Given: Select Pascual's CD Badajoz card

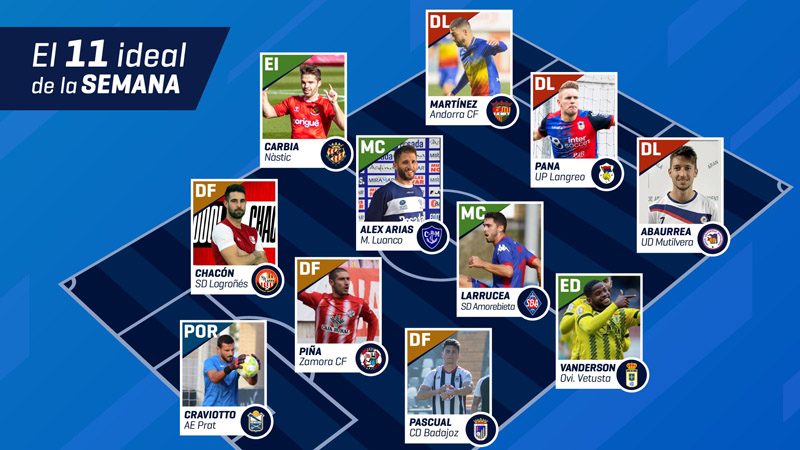Looking at the screenshot, I should pyautogui.click(x=448, y=385).
